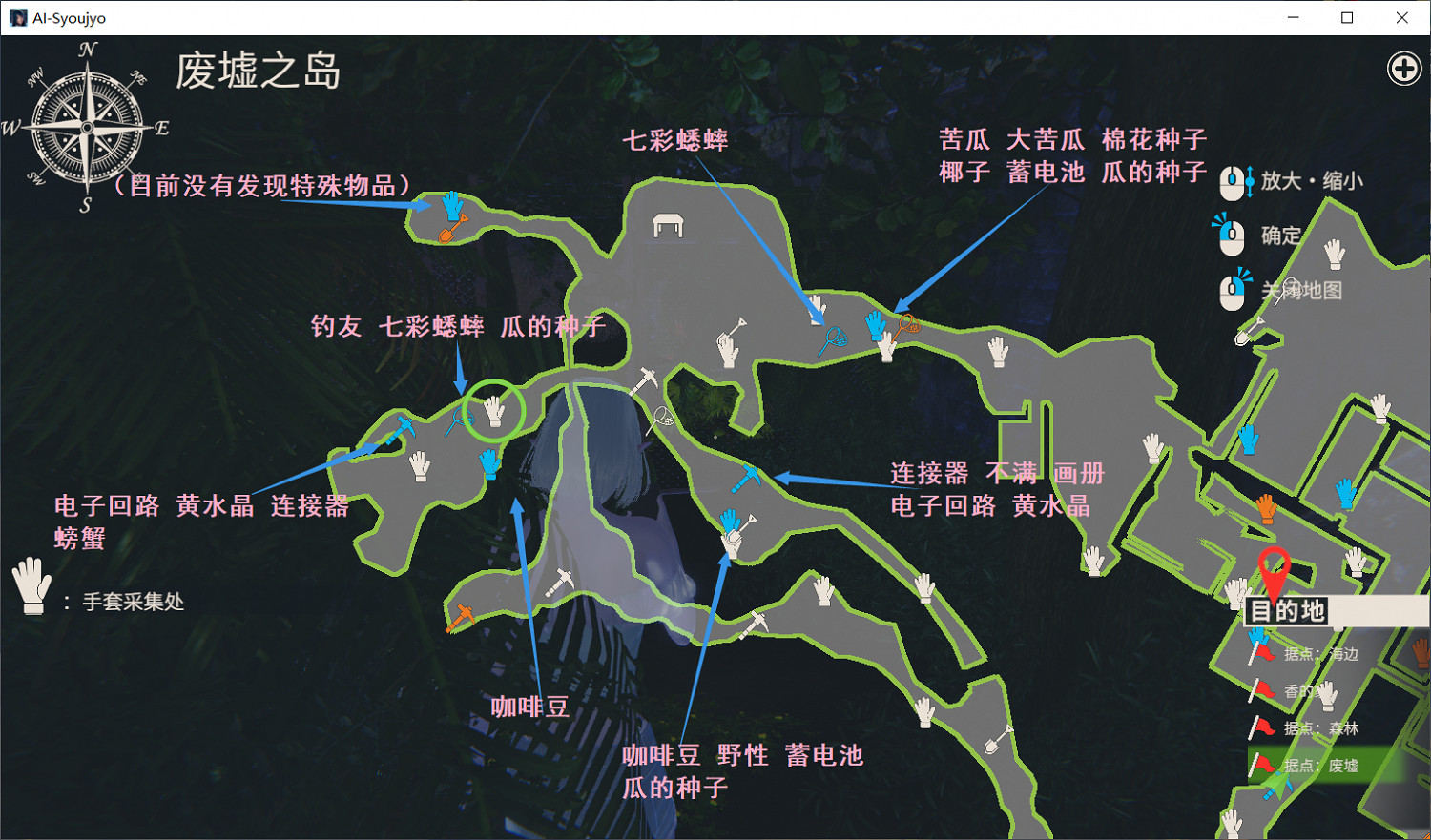
Task: Click the AI-Syoujyo icon in the title bar
Action: pyautogui.click(x=17, y=16)
